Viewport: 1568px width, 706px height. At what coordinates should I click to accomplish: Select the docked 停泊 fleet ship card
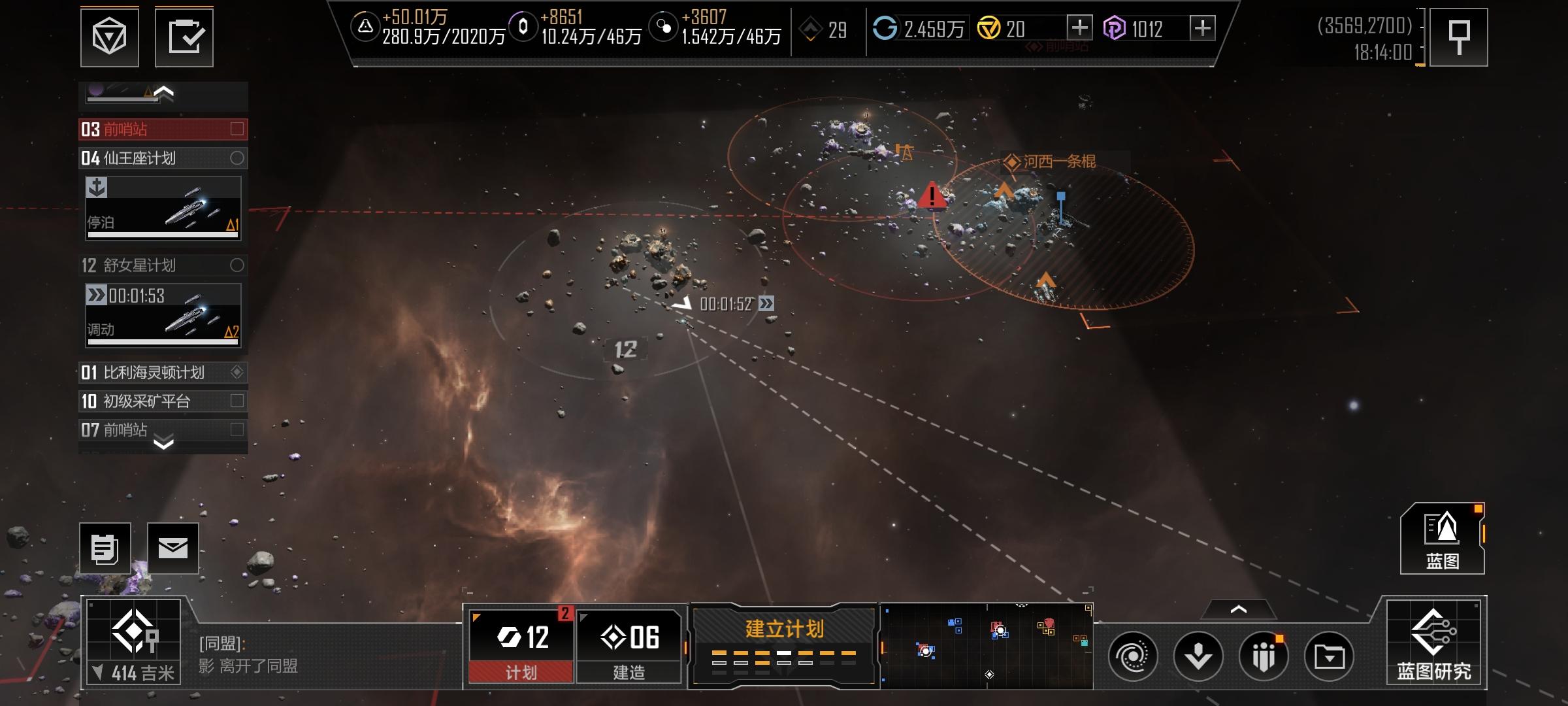click(163, 208)
